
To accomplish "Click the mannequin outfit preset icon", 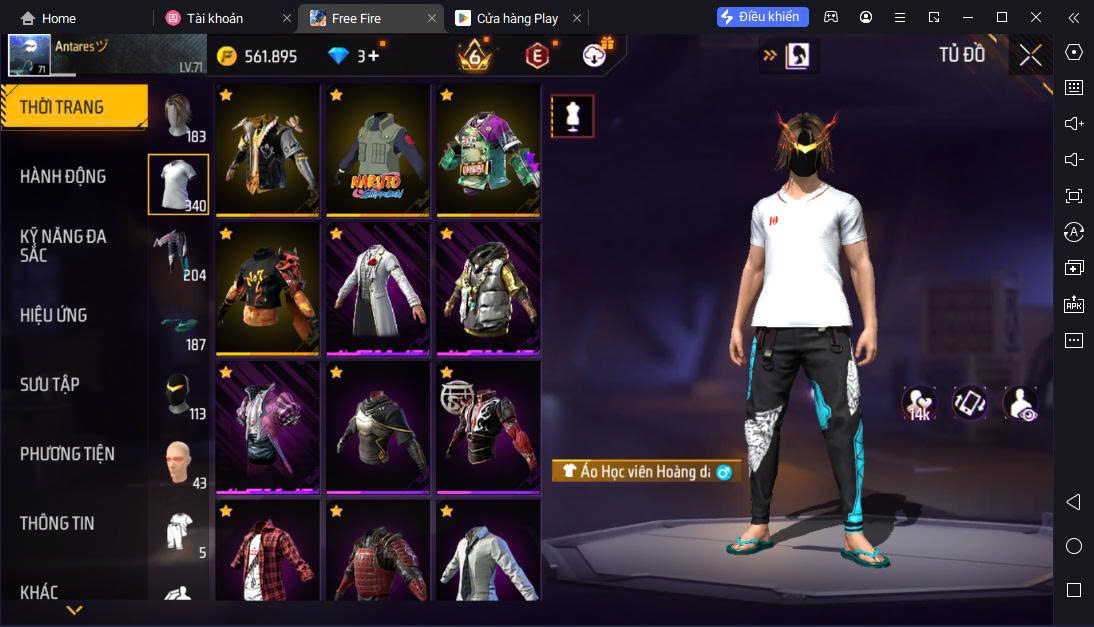I will tap(573, 116).
